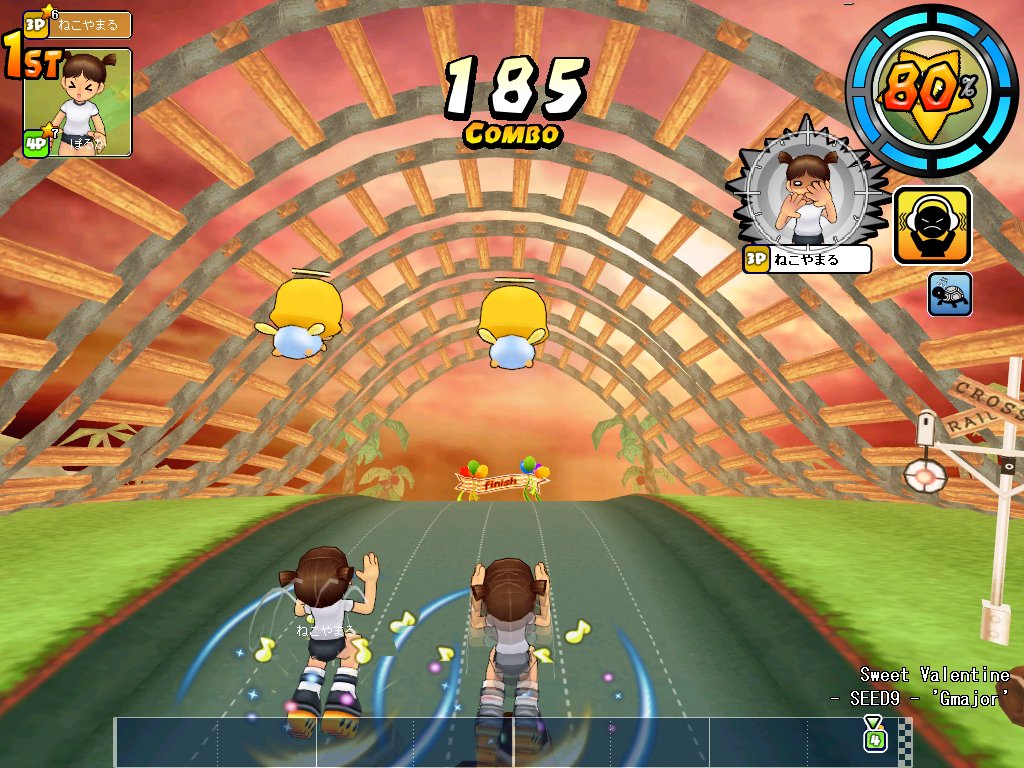Select the first-place player portrait
This screenshot has width=1024, height=768.
77,101
